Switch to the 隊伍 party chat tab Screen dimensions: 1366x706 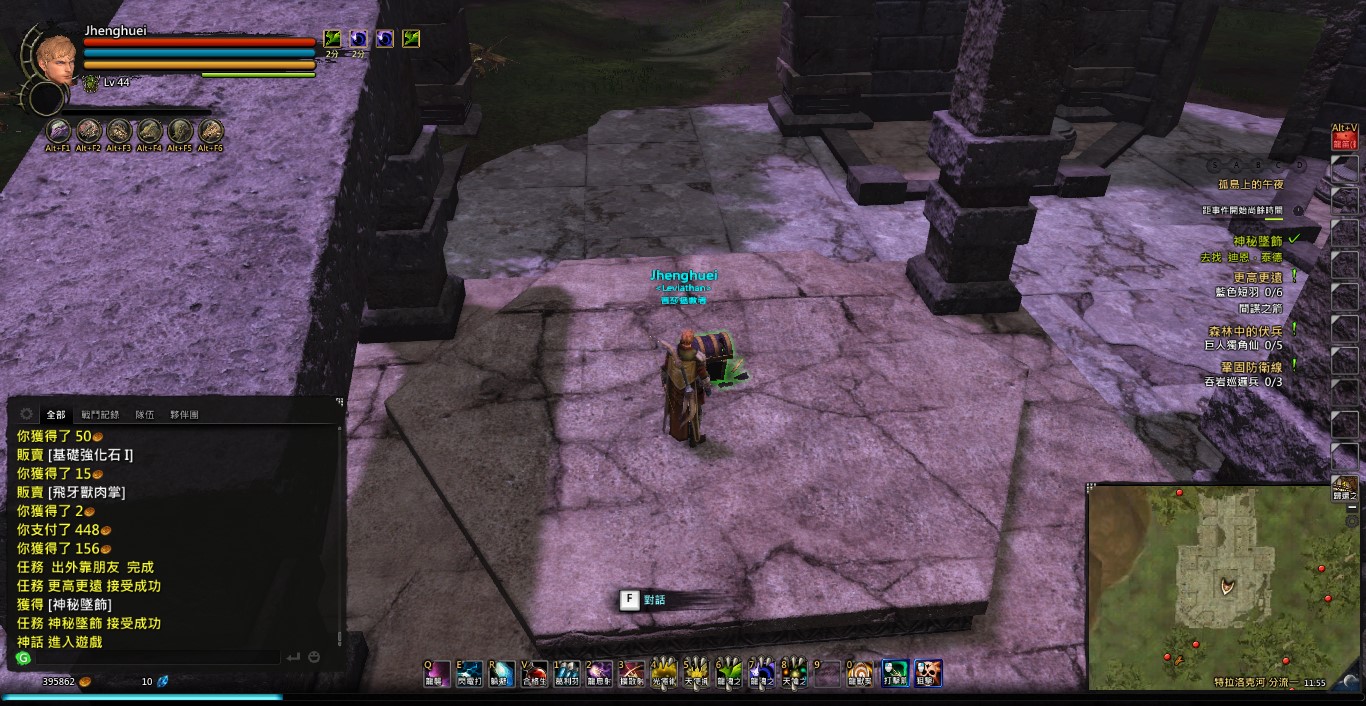pos(145,414)
